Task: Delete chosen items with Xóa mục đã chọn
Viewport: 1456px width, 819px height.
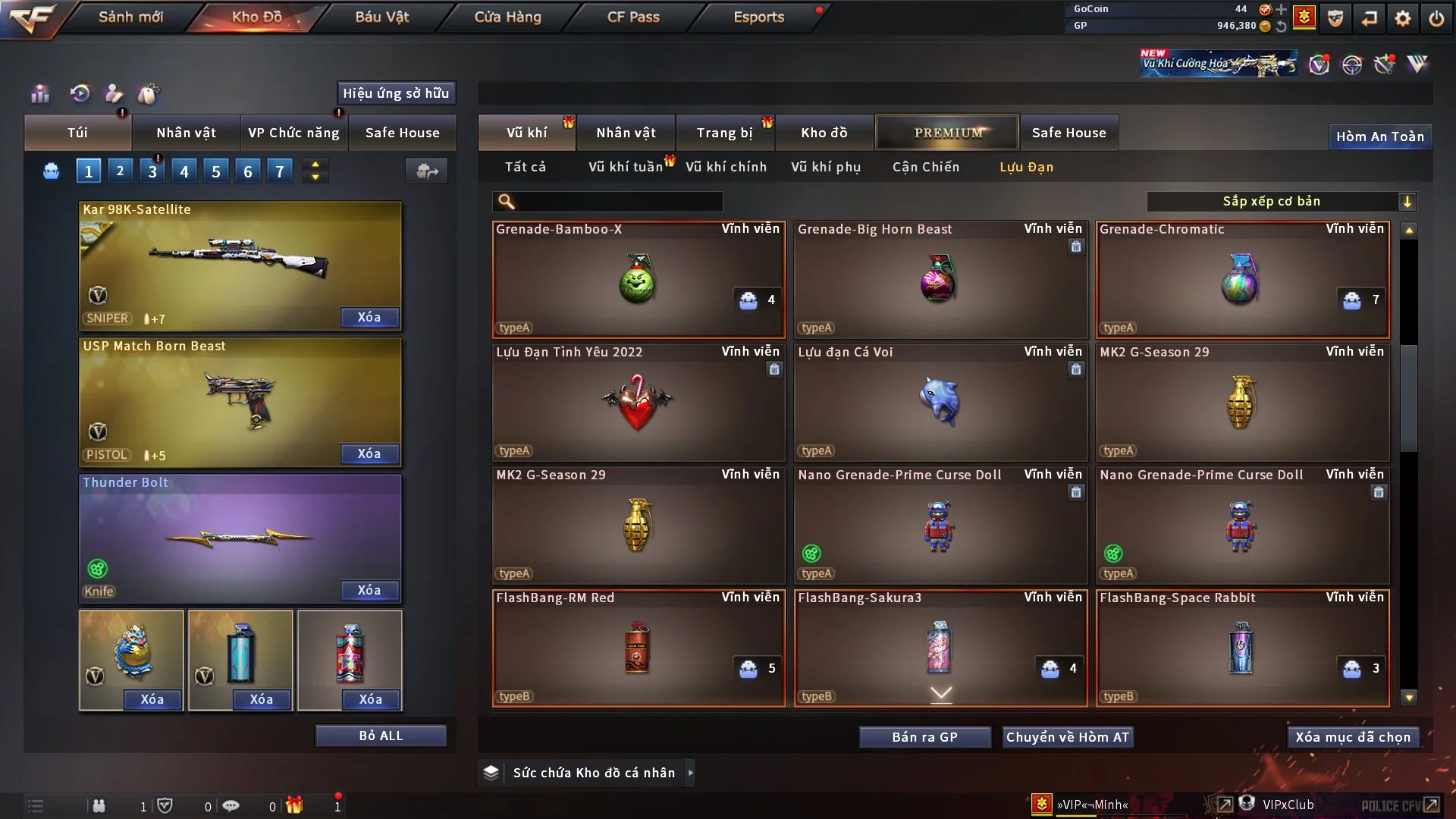Action: (1352, 737)
